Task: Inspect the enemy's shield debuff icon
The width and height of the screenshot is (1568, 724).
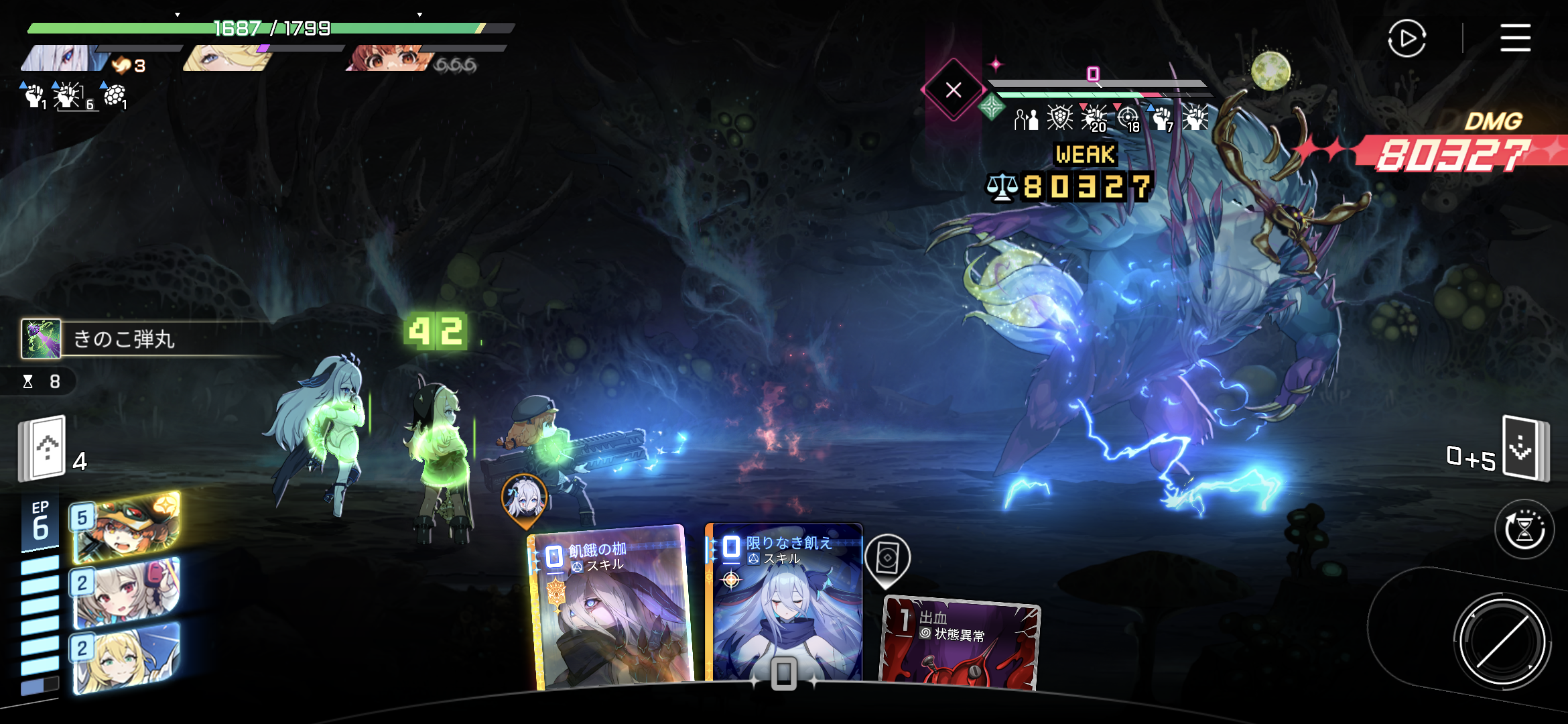Action: (x=1059, y=119)
